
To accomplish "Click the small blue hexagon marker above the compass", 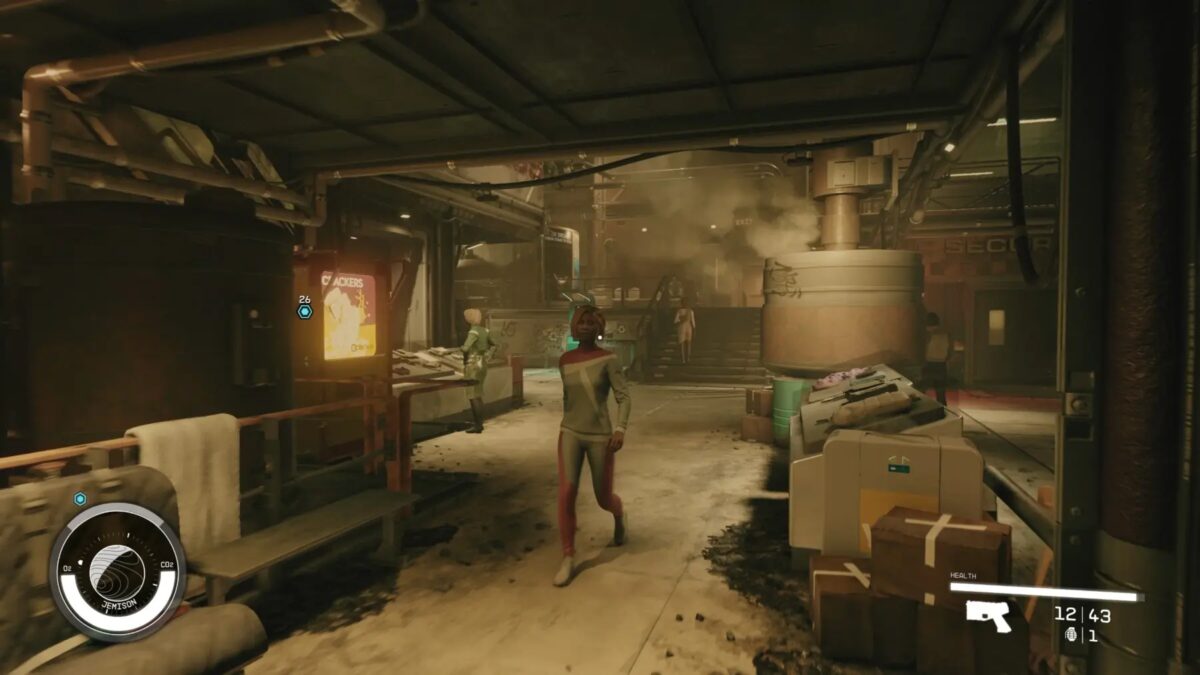I will pyautogui.click(x=80, y=499).
